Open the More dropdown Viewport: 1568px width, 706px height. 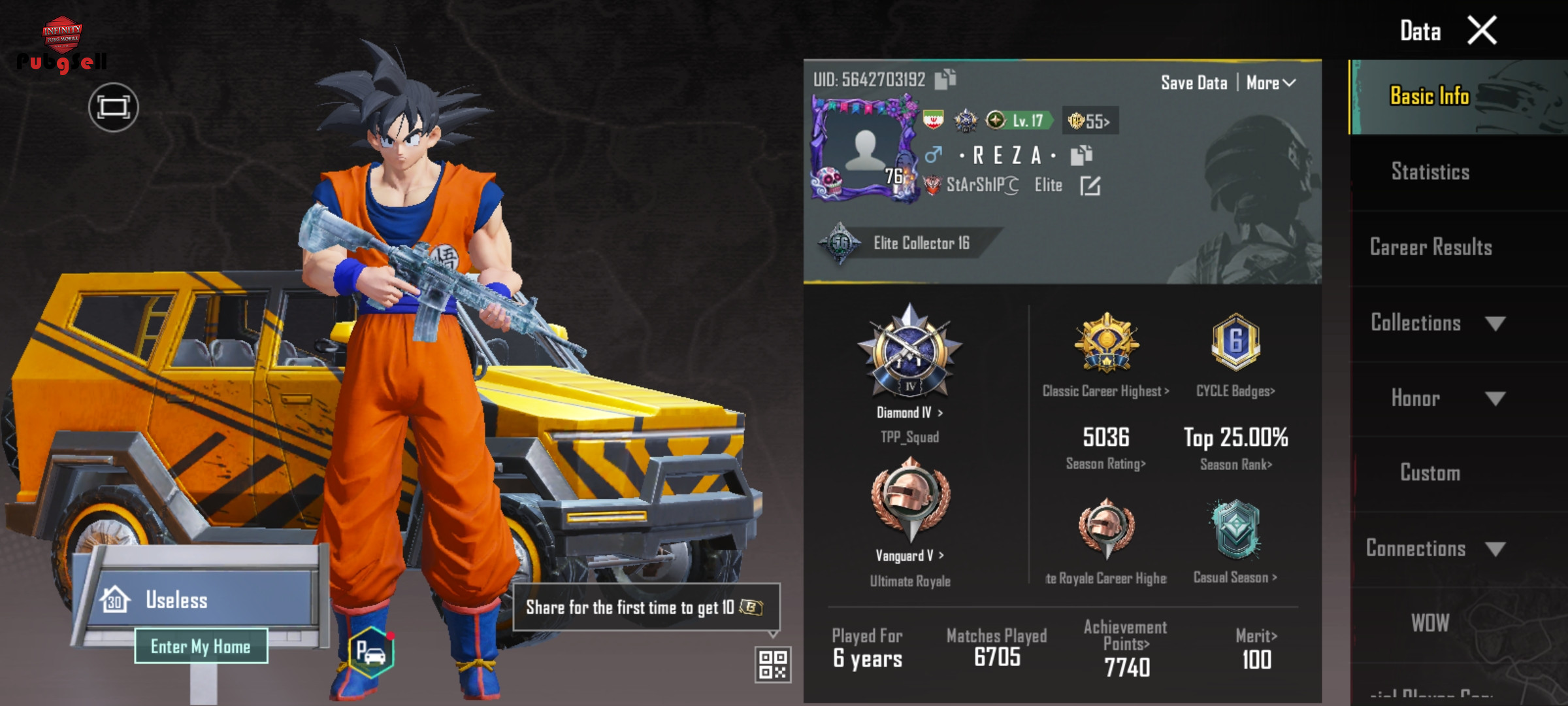tap(1271, 83)
